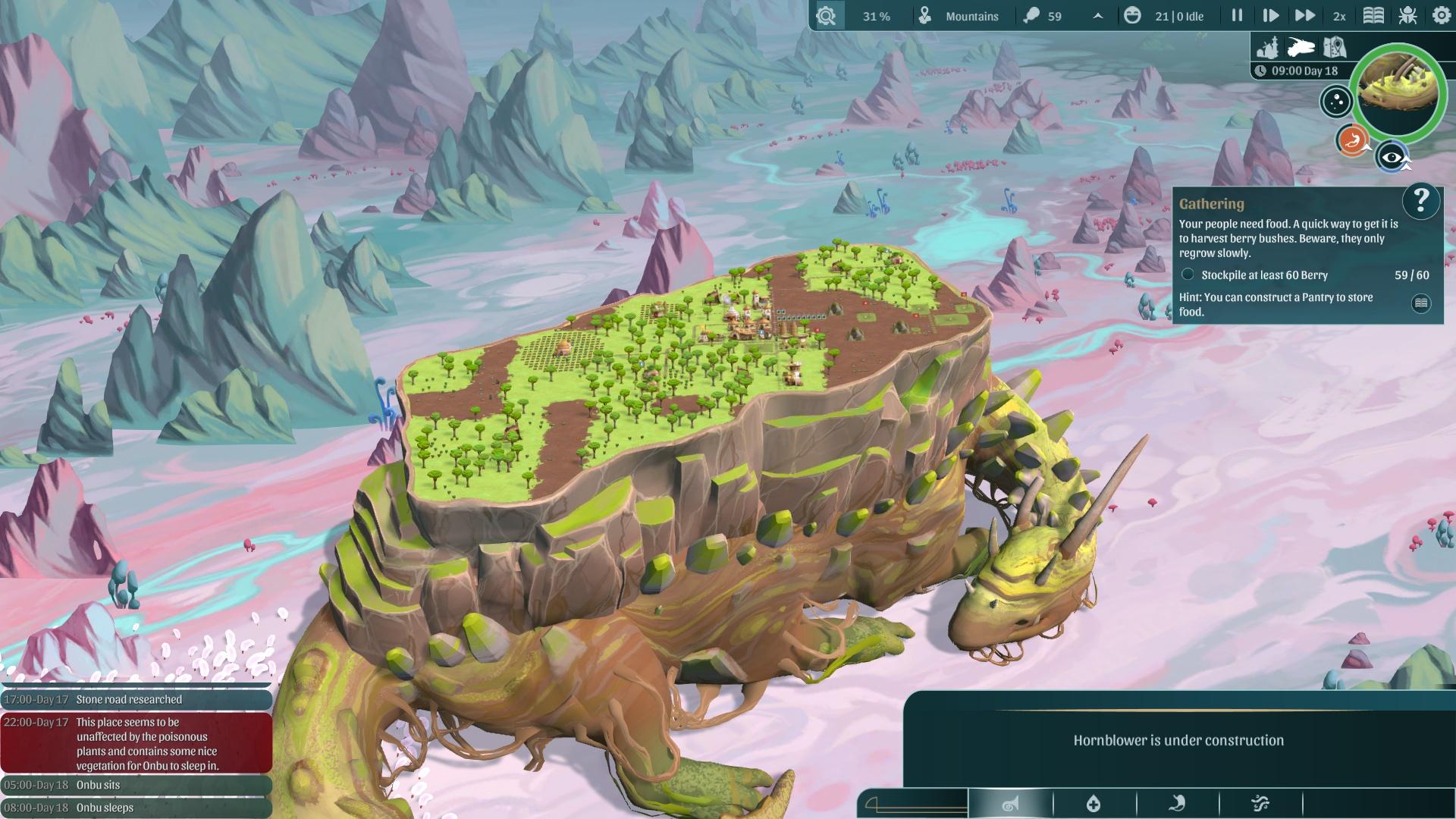Switch to the village buildings view

coord(1267,47)
